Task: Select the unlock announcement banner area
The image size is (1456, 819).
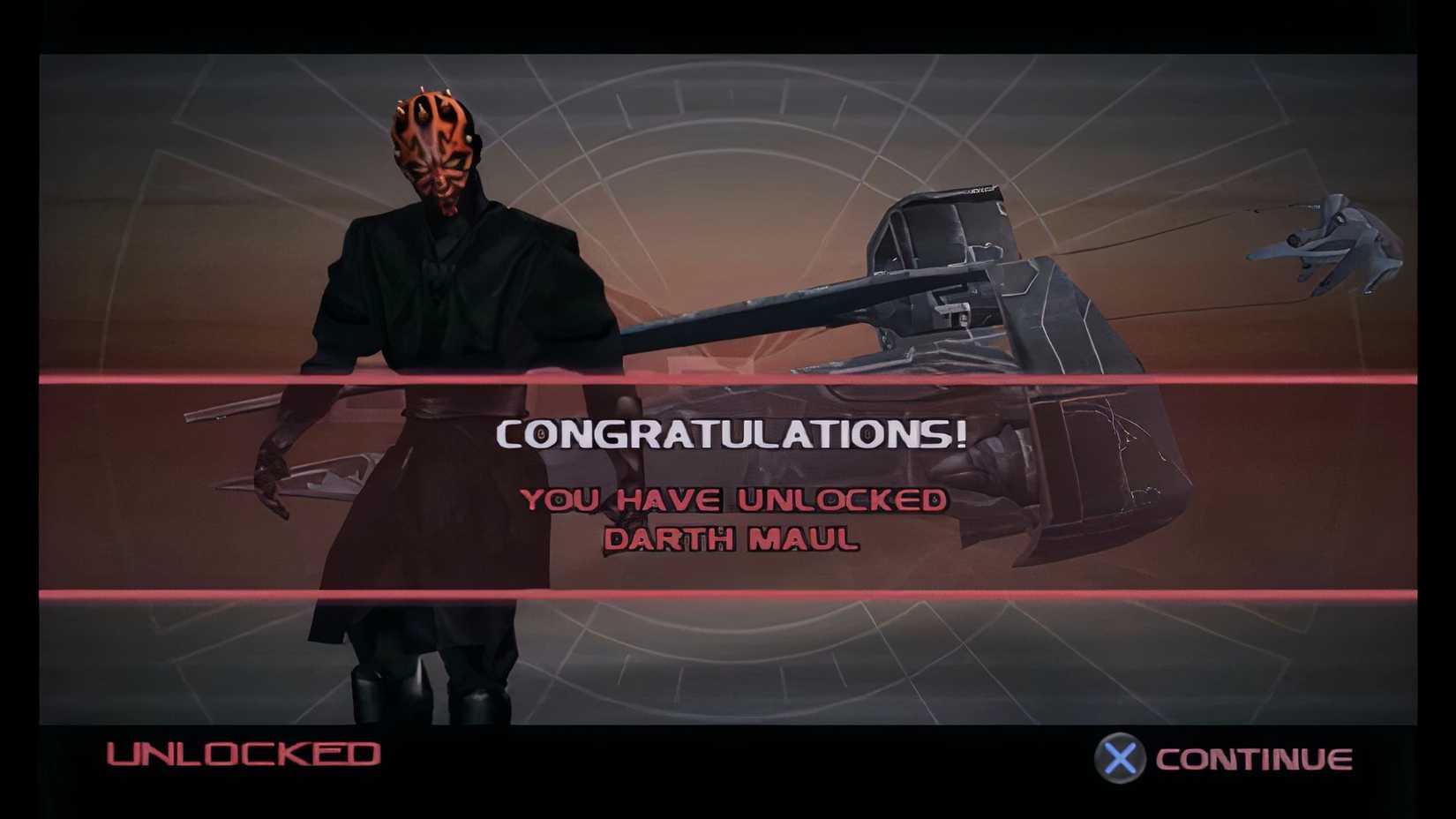Action: 729,485
